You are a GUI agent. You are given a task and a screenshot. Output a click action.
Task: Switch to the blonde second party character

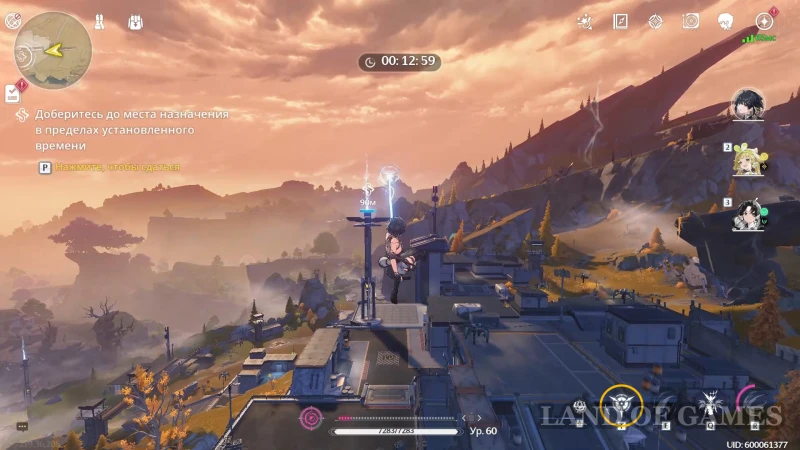(x=747, y=160)
